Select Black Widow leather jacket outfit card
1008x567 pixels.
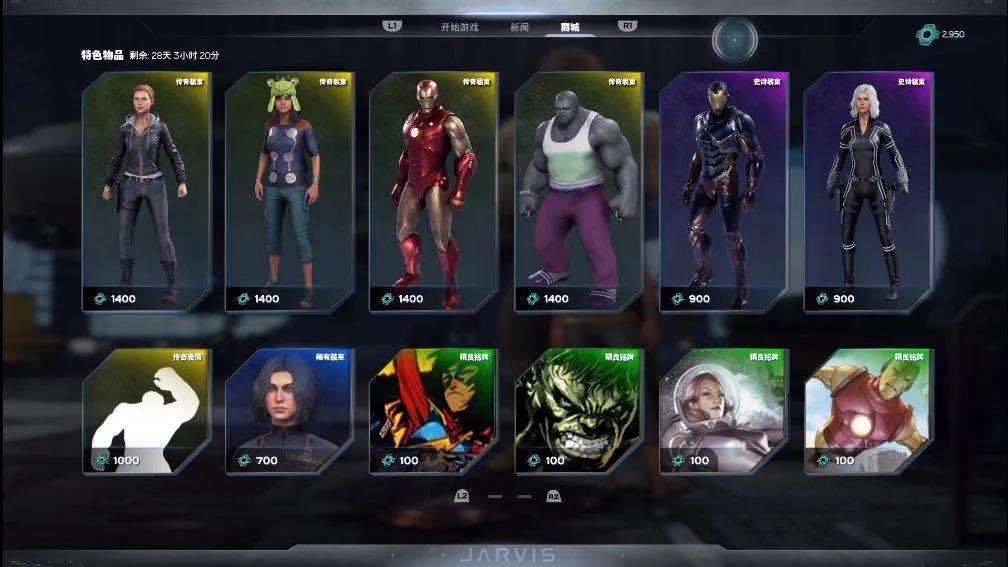[x=146, y=191]
